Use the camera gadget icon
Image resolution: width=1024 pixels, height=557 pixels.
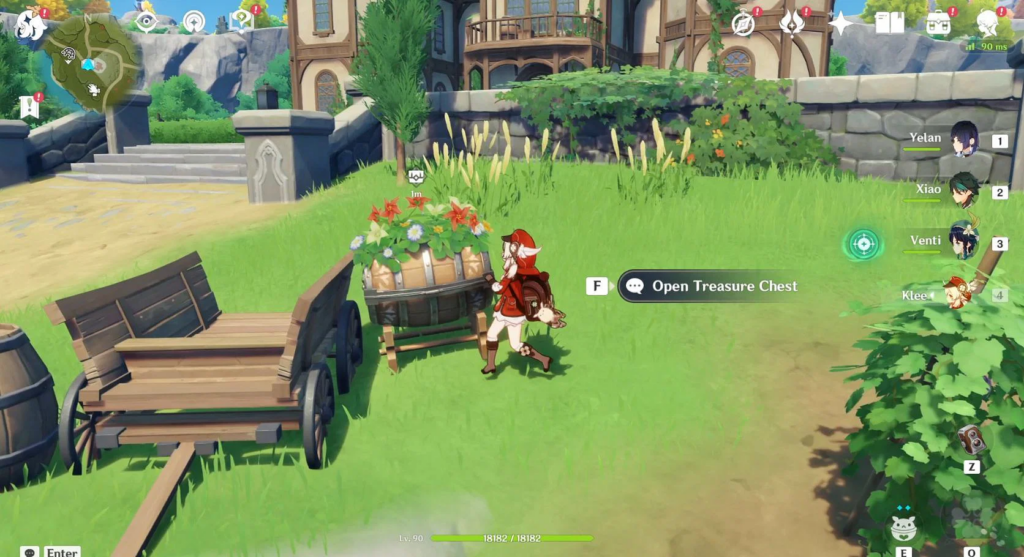pos(970,439)
